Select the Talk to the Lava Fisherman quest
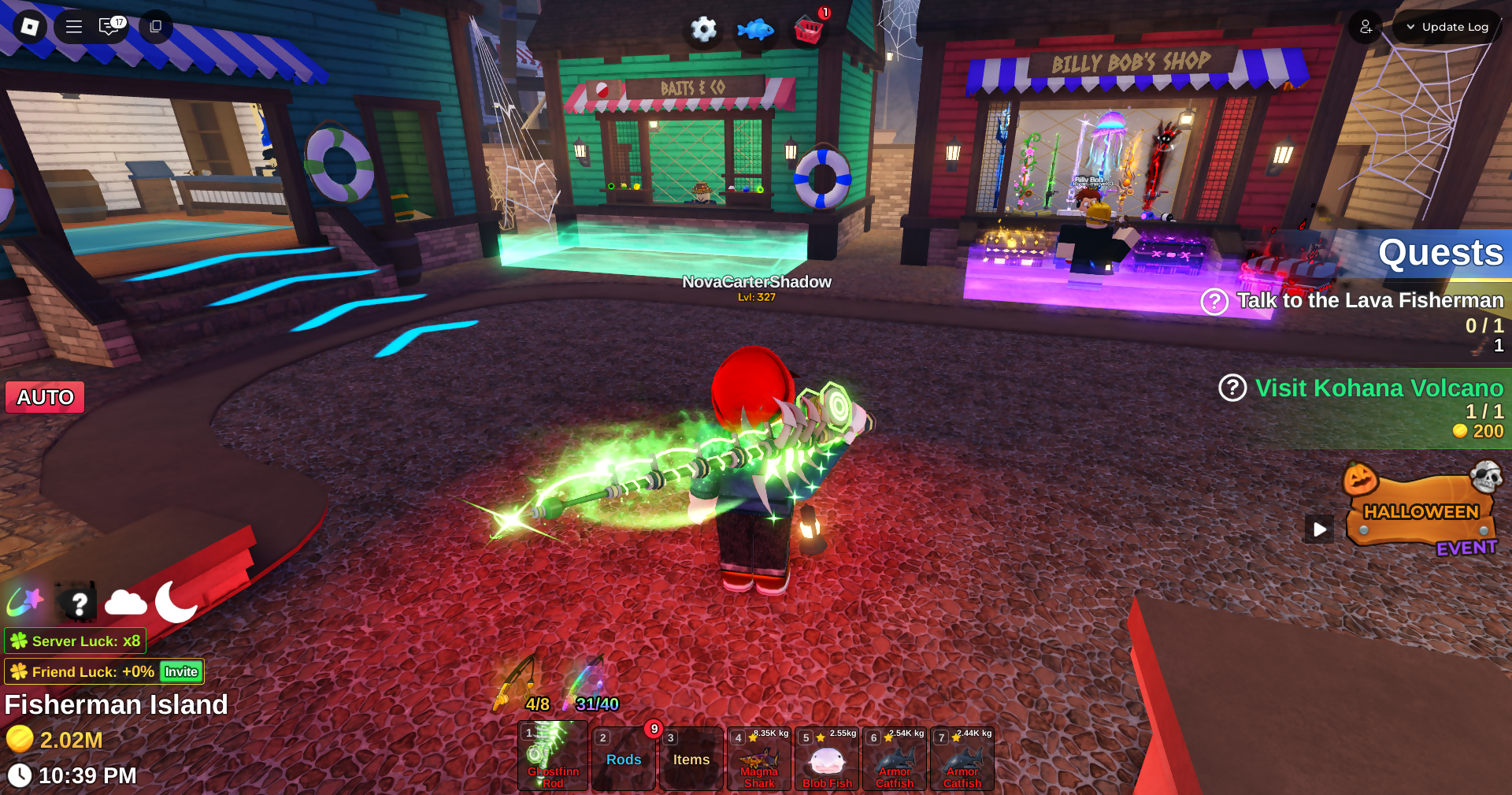The height and width of the screenshot is (795, 1512). pyautogui.click(x=1369, y=300)
